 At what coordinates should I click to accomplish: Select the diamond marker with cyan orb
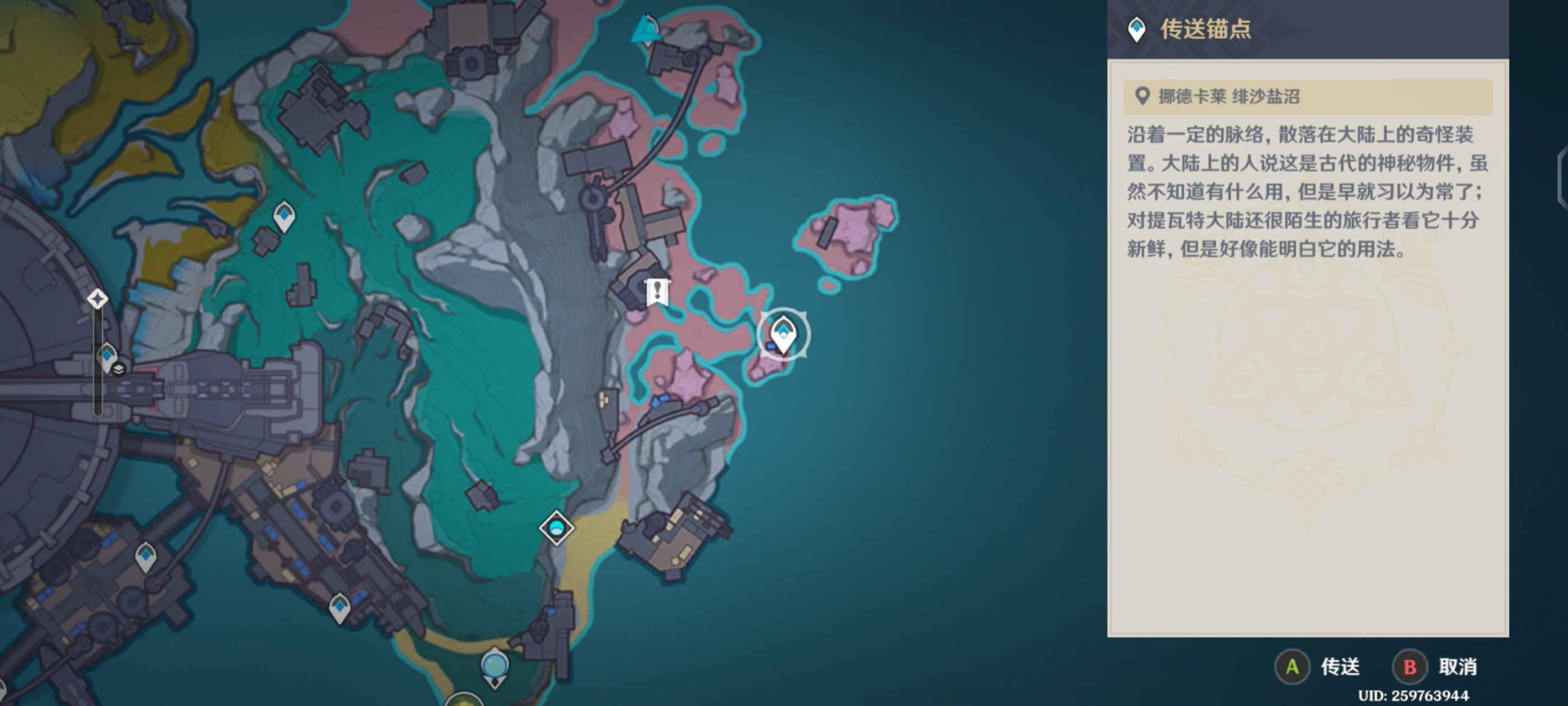pyautogui.click(x=556, y=527)
